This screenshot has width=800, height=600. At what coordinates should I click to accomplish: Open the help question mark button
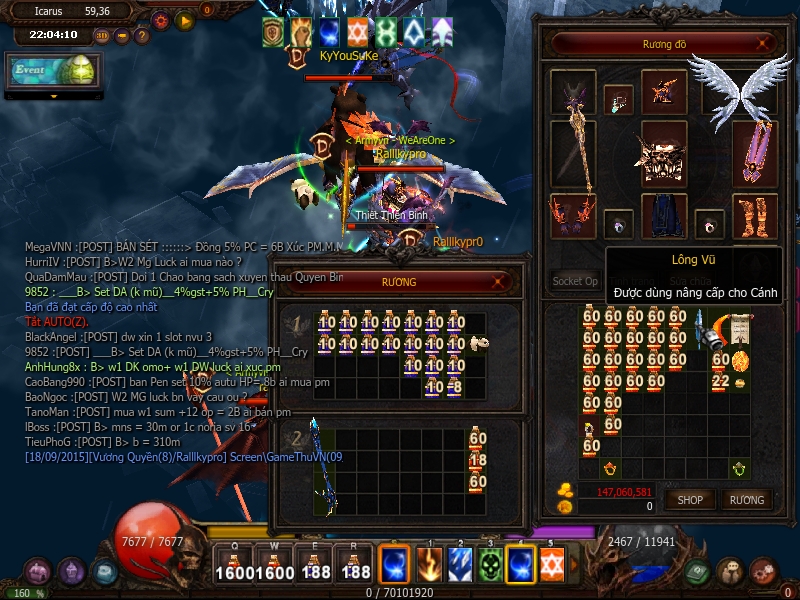(142, 36)
